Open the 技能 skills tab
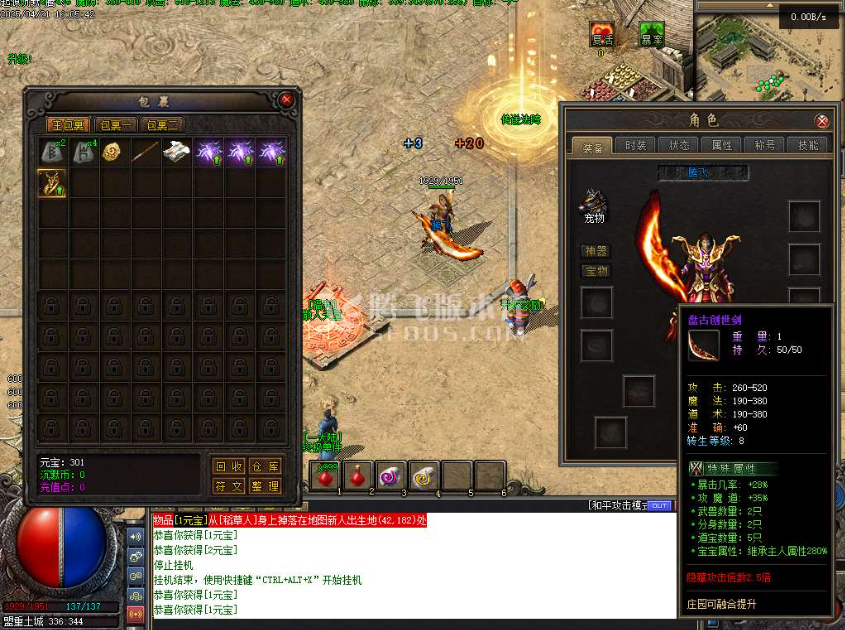This screenshot has width=845, height=630. [807, 145]
